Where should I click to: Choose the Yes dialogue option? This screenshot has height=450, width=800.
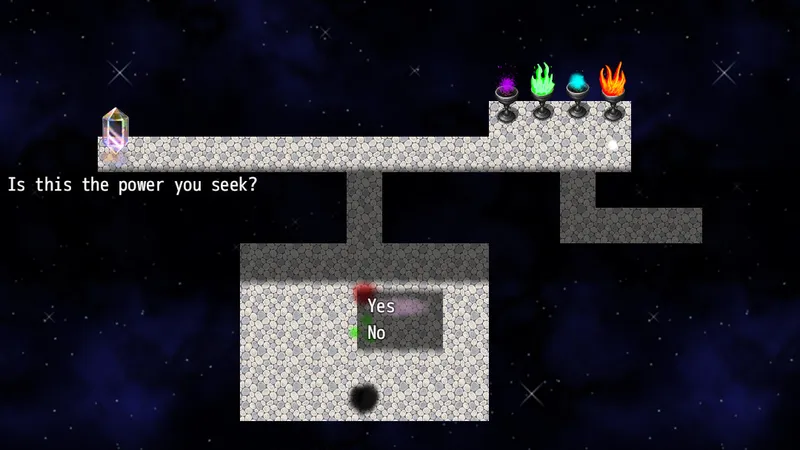(x=382, y=306)
